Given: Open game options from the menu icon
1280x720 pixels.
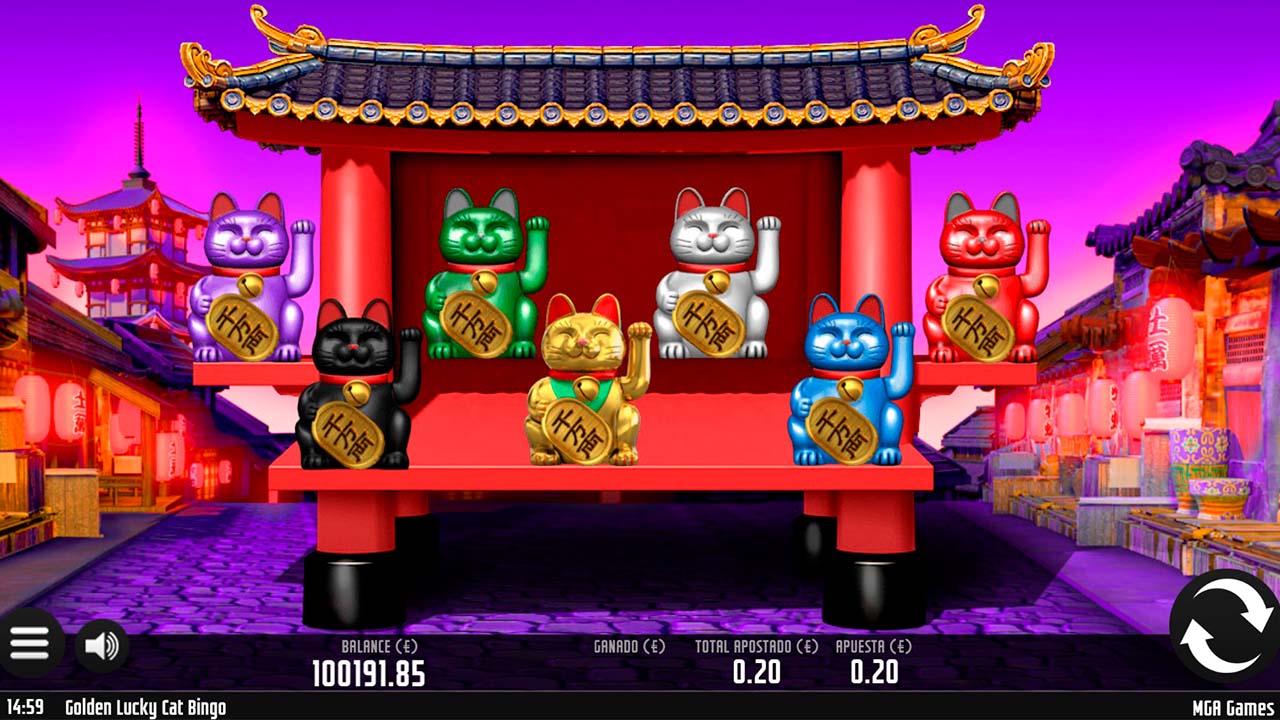Looking at the screenshot, I should [30, 643].
